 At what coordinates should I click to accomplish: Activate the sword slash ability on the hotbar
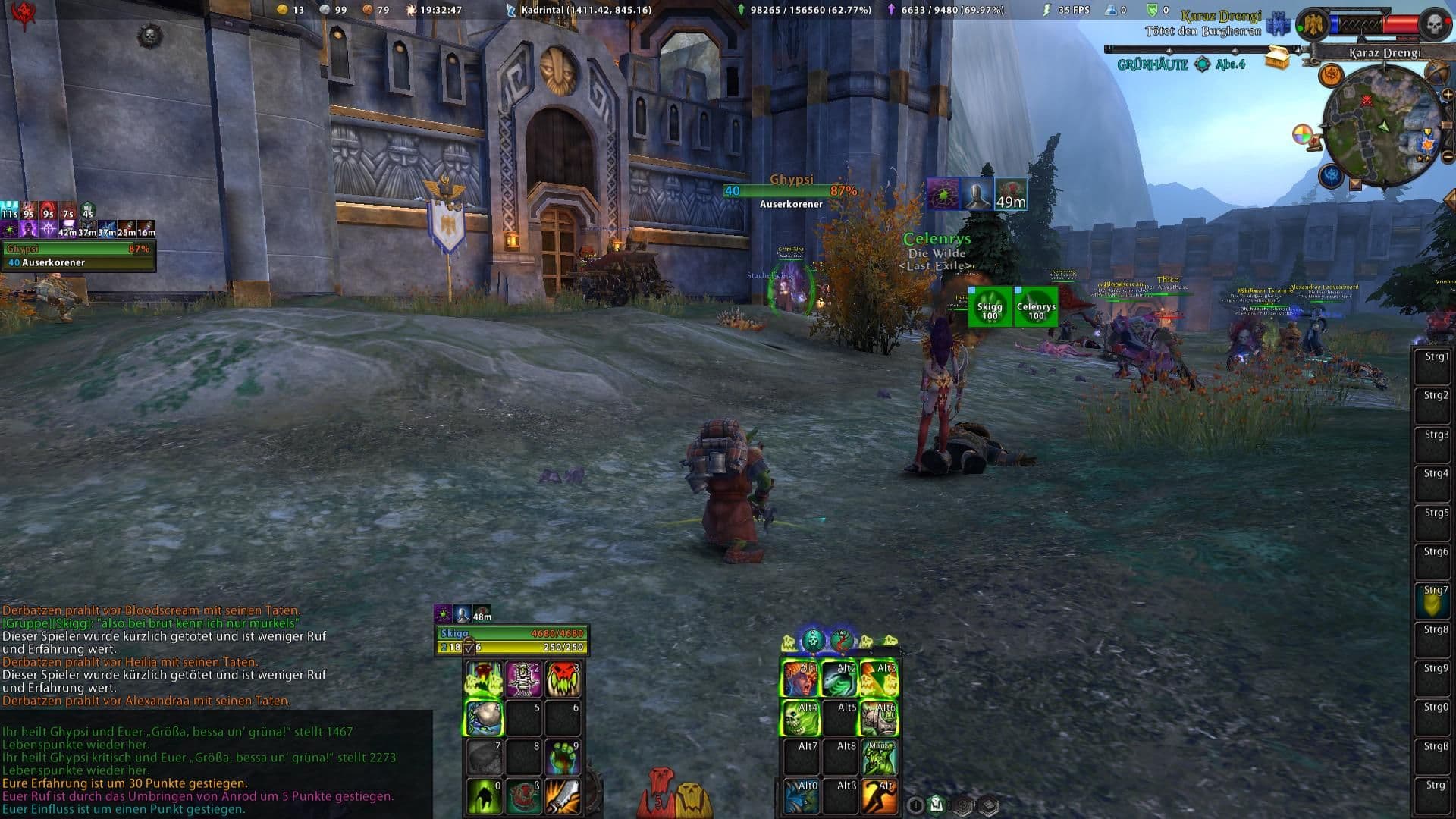[x=563, y=796]
